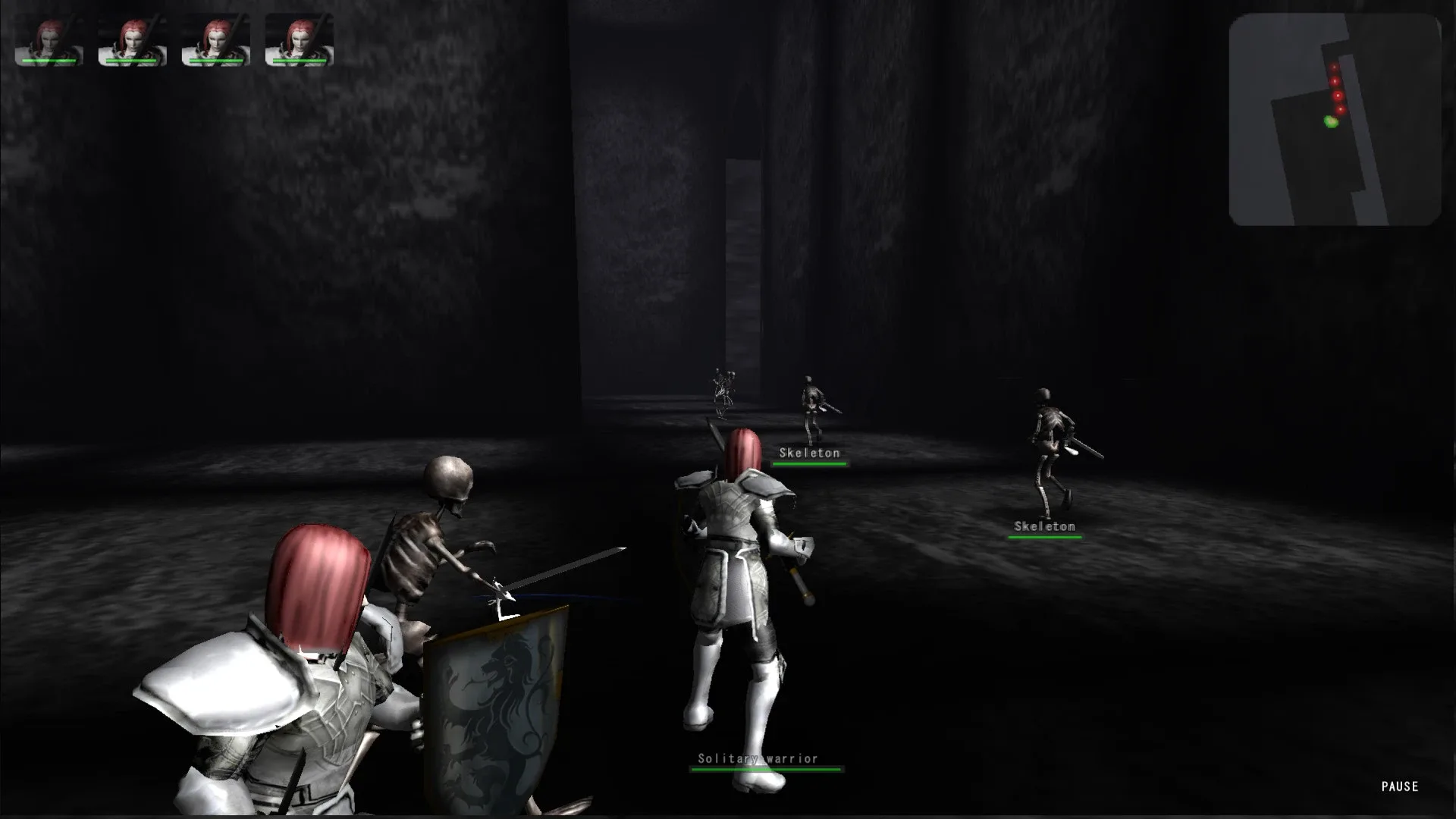This screenshot has height=819, width=1456.
Task: Select the third party member portrait
Action: click(x=216, y=38)
